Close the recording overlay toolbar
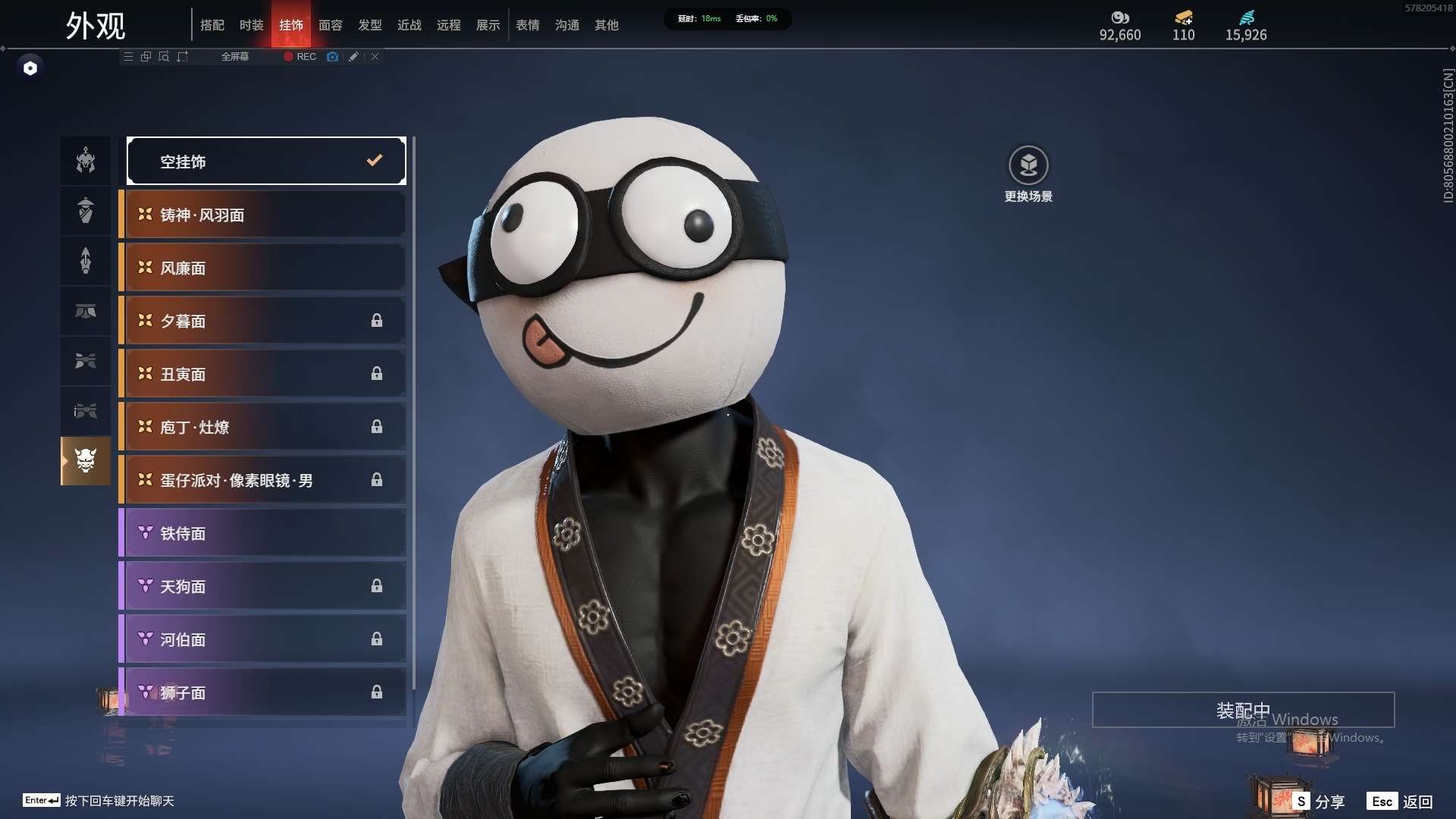This screenshot has width=1456, height=819. 375,57
